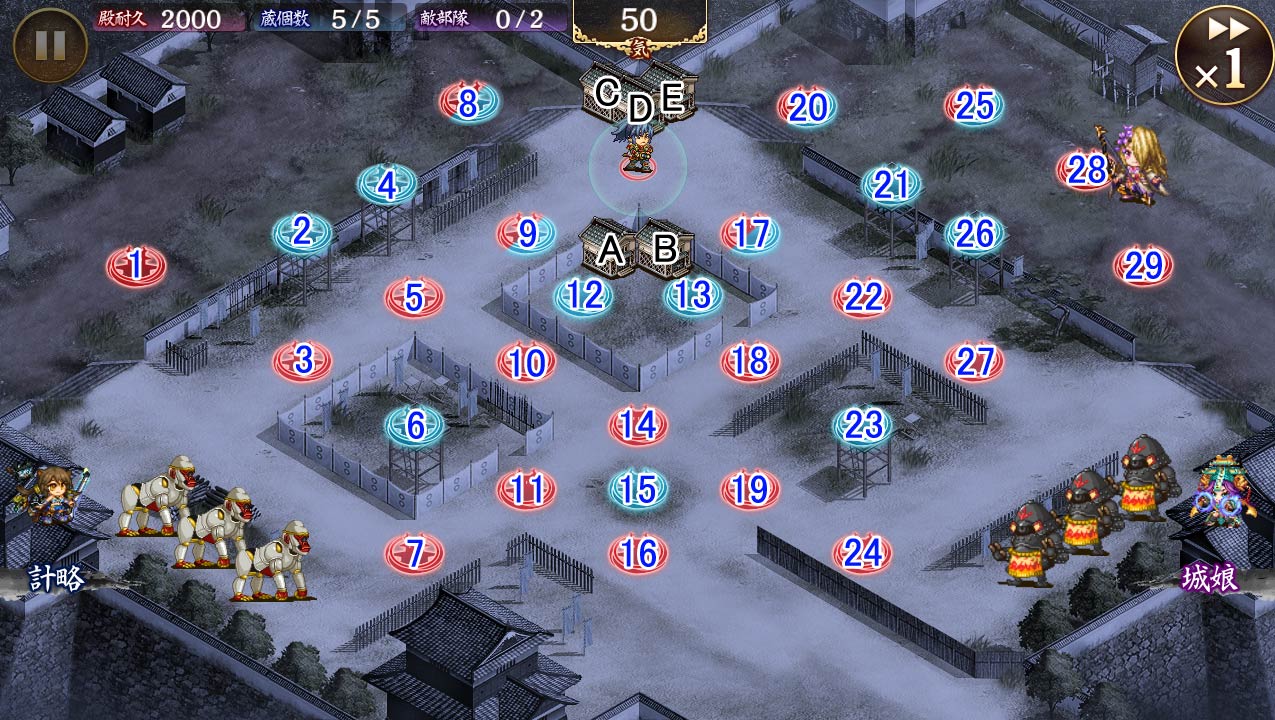
Task: Select deployment tile 1
Action: click(136, 266)
